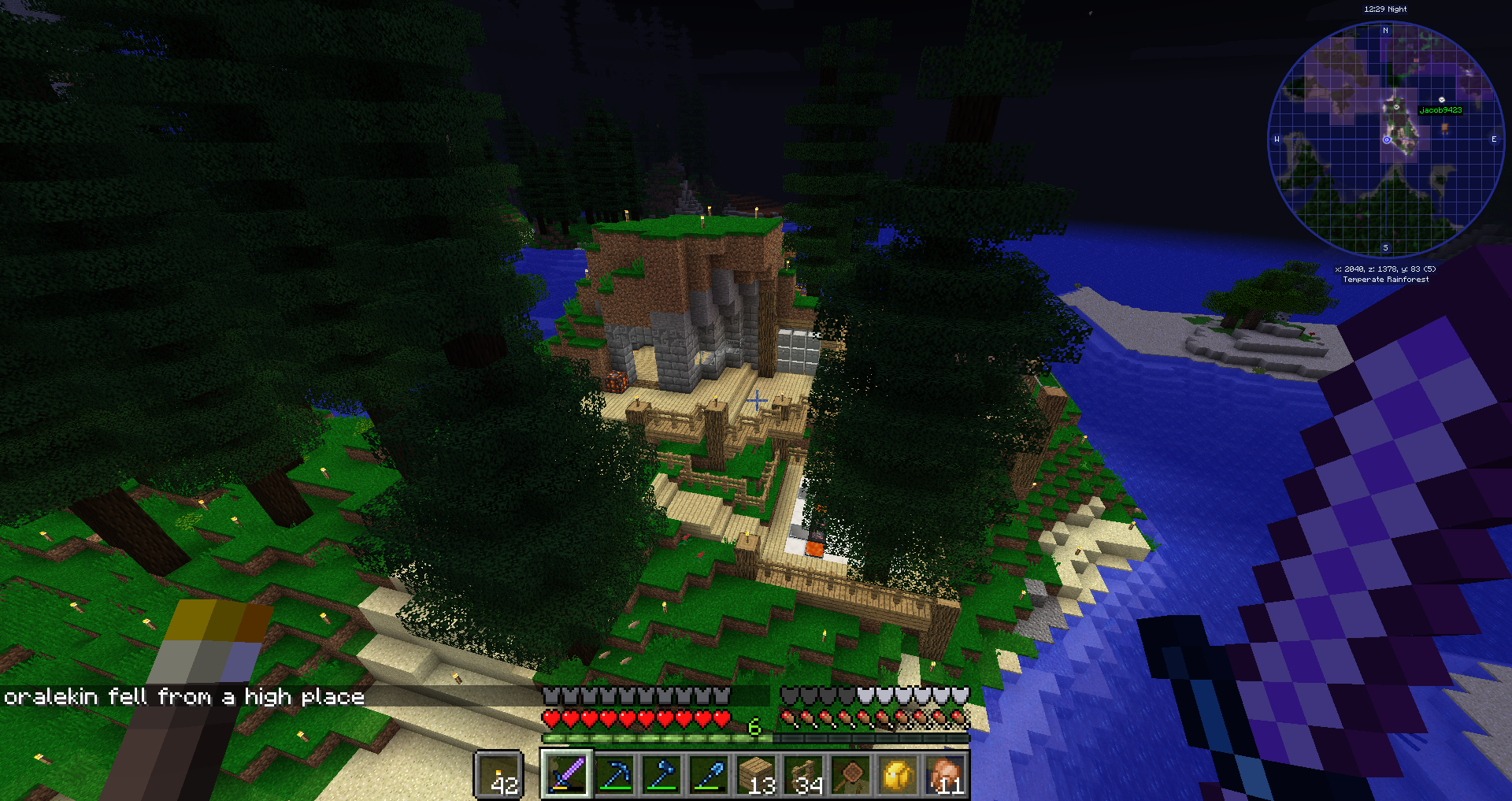Click the minimap's north N compass marker
The height and width of the screenshot is (801, 1512).
[1386, 31]
